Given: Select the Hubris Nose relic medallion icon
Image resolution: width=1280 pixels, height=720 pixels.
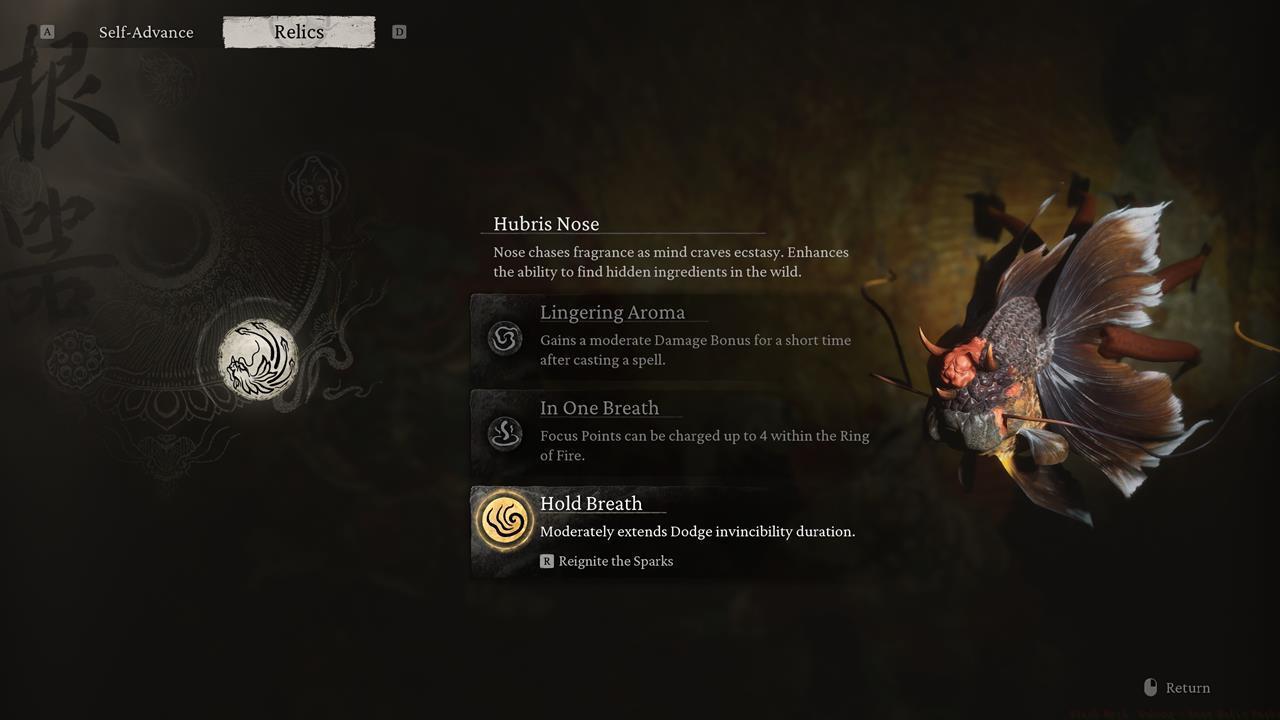Looking at the screenshot, I should pos(258,360).
